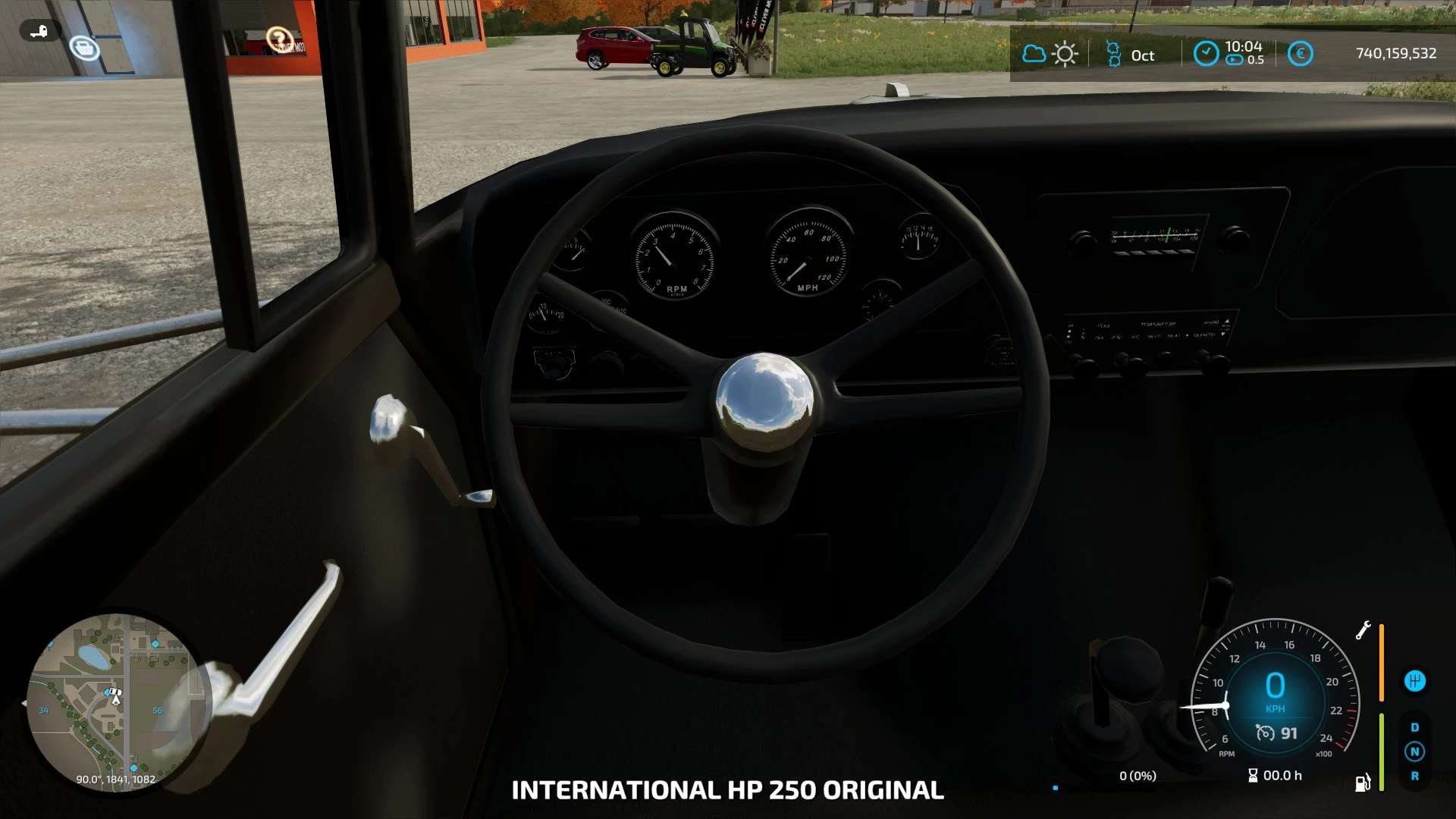Click the season calendar icon beside Oct
The width and height of the screenshot is (1456, 819).
(1113, 54)
